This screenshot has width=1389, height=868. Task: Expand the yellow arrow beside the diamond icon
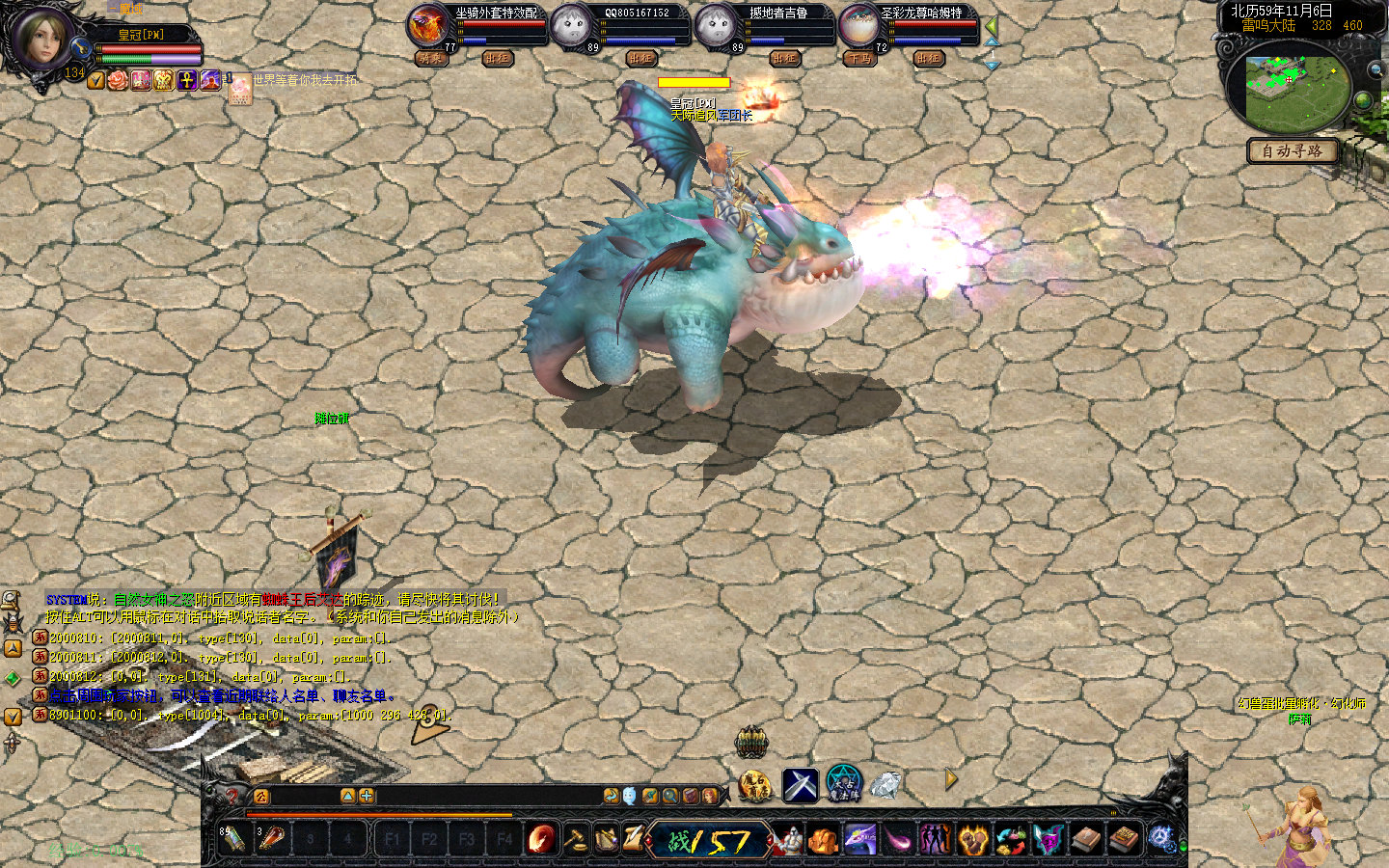tap(951, 779)
